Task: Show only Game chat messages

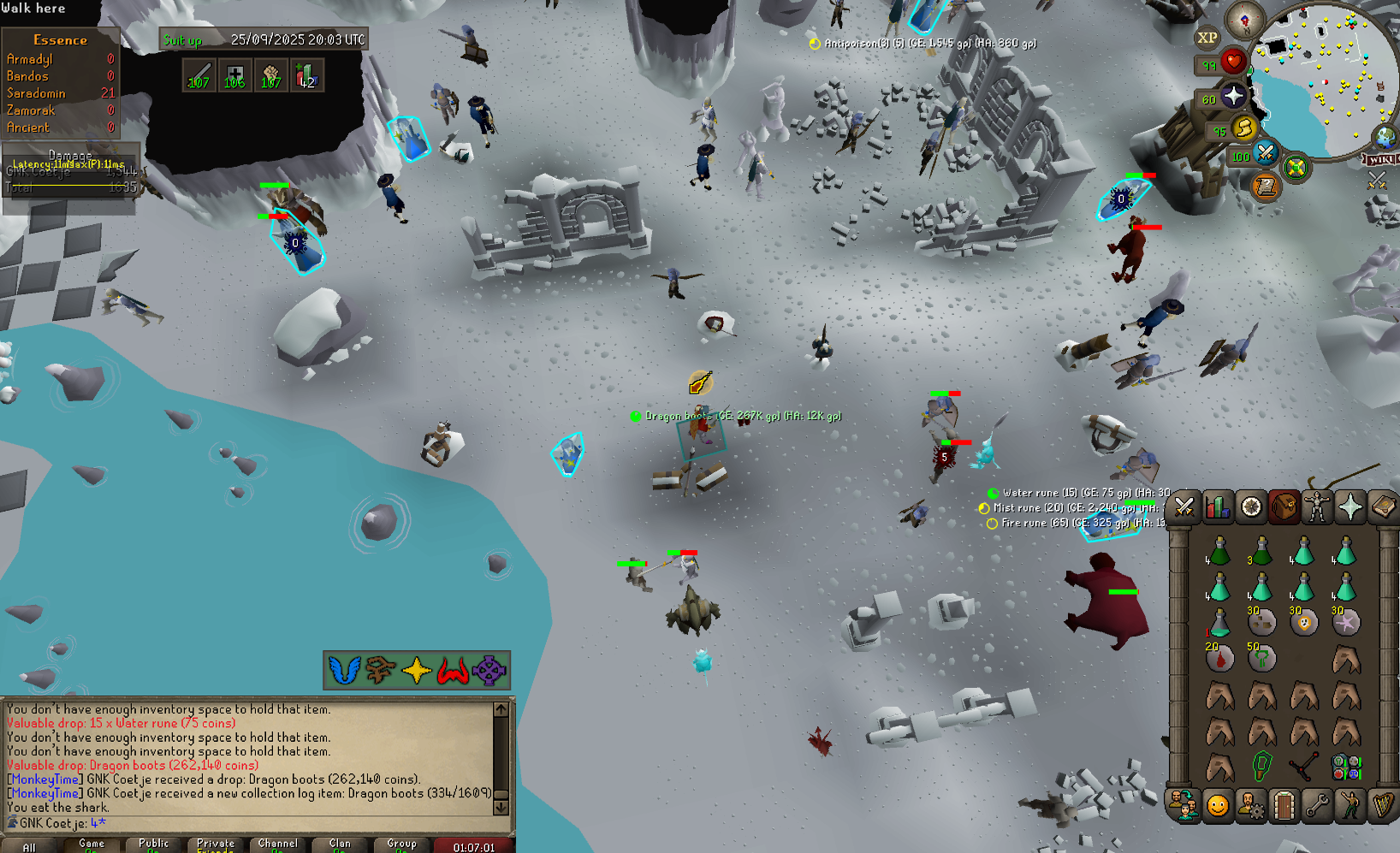Action: tap(92, 845)
